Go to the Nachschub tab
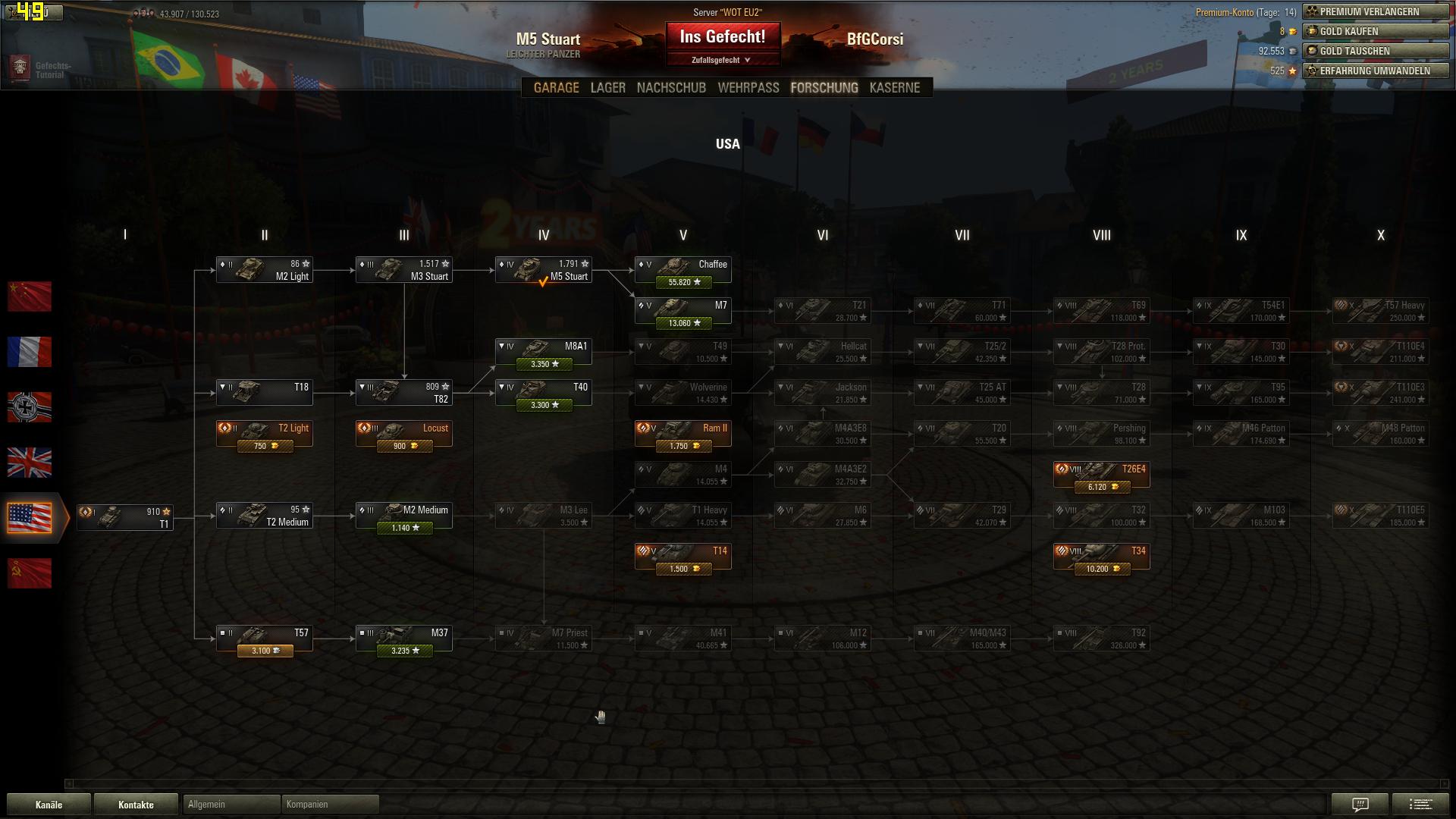This screenshot has width=1456, height=819. coord(671,88)
